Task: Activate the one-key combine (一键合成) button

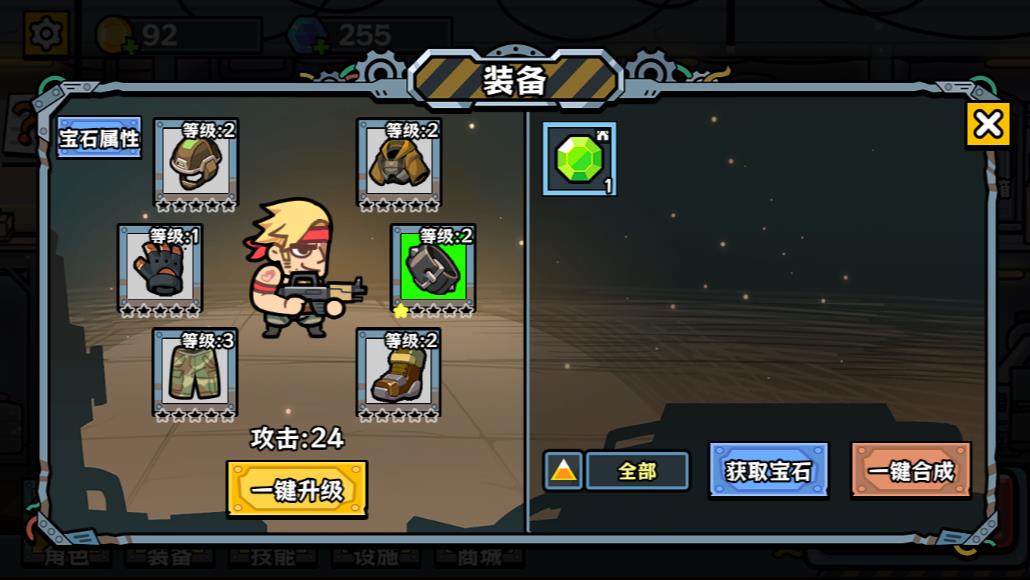Action: tap(911, 470)
